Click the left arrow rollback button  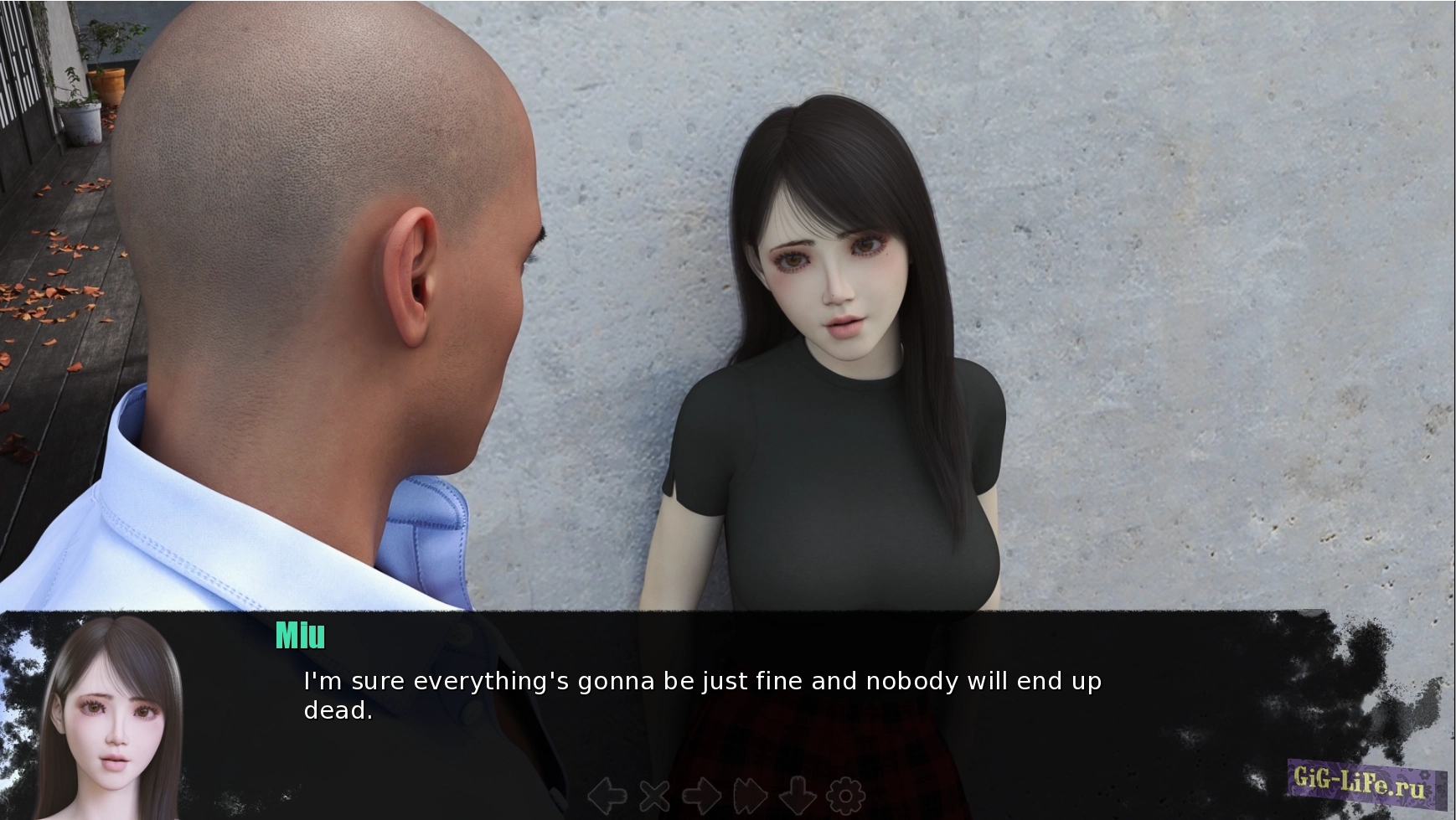click(x=607, y=795)
